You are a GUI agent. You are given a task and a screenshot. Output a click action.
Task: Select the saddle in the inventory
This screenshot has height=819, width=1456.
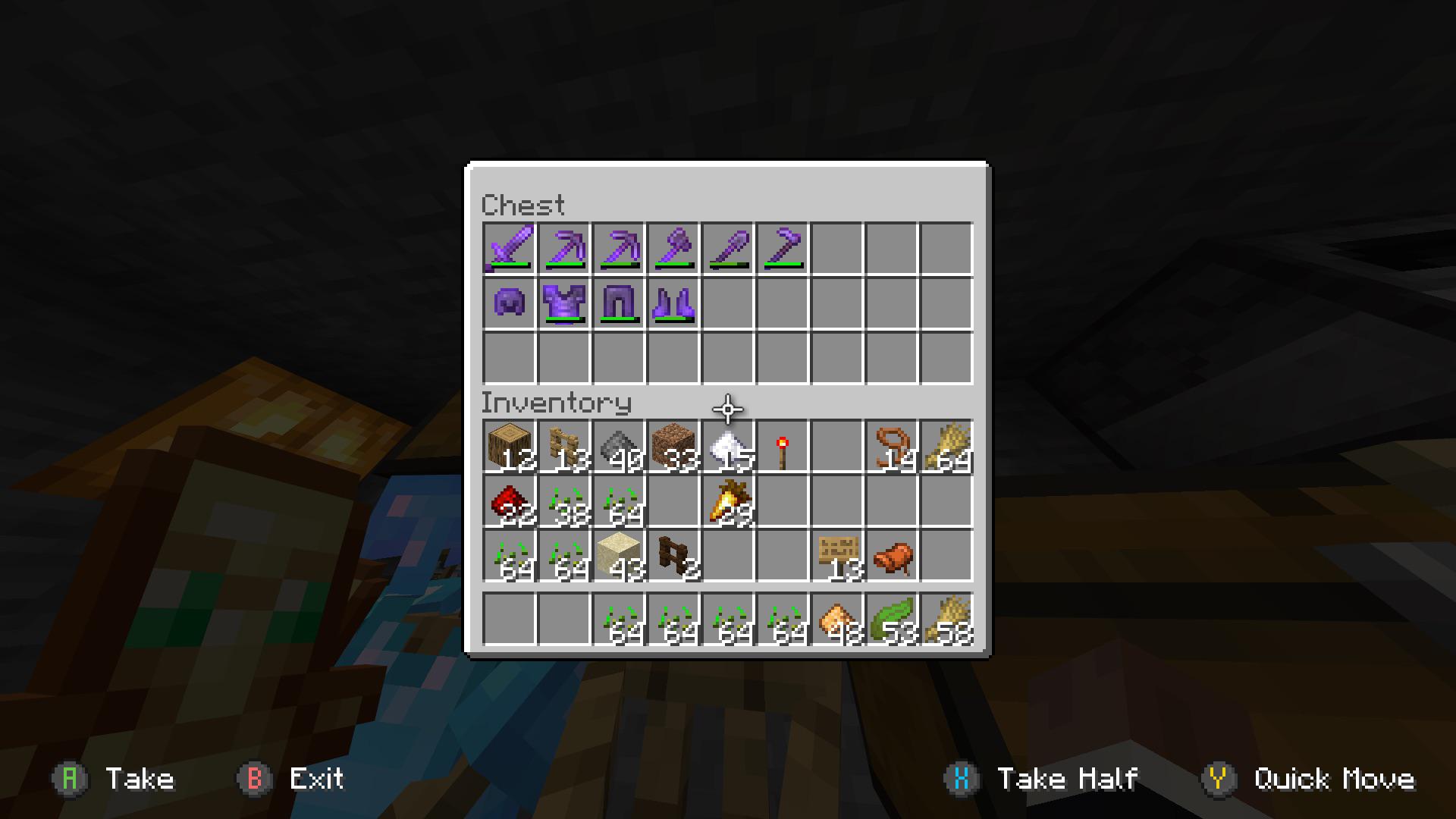coord(892,556)
